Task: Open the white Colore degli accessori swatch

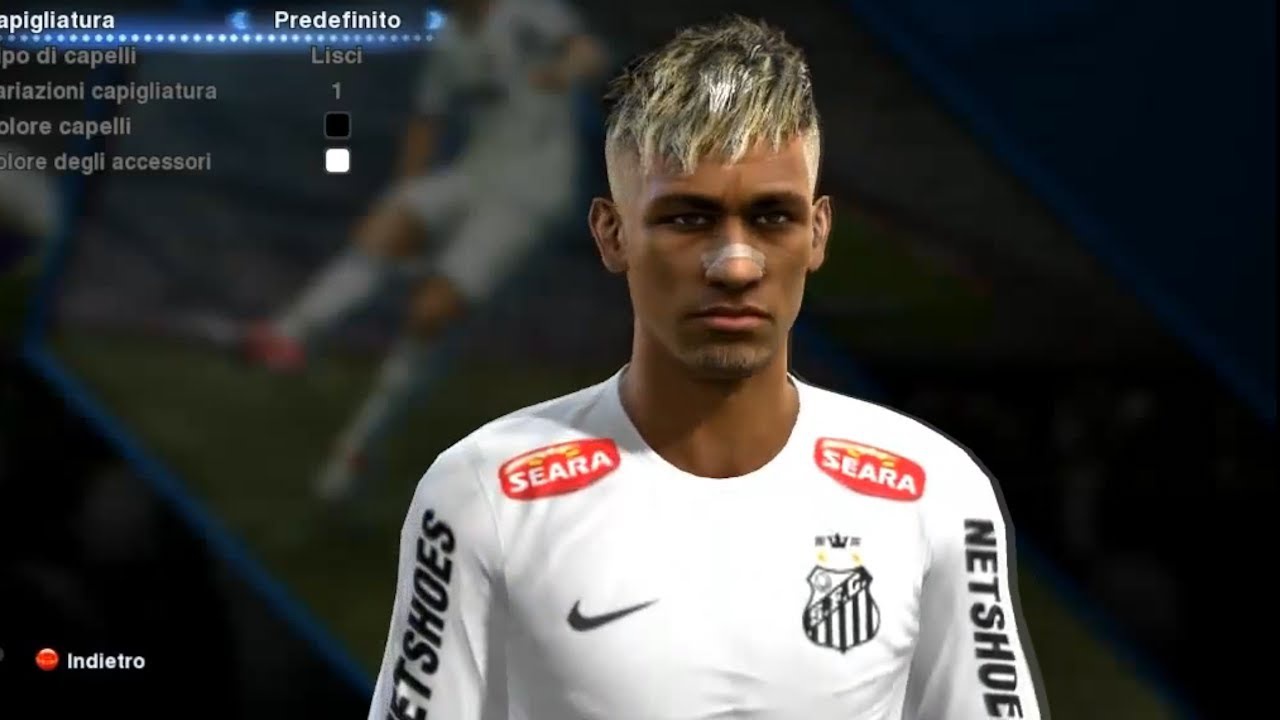Action: tap(338, 159)
